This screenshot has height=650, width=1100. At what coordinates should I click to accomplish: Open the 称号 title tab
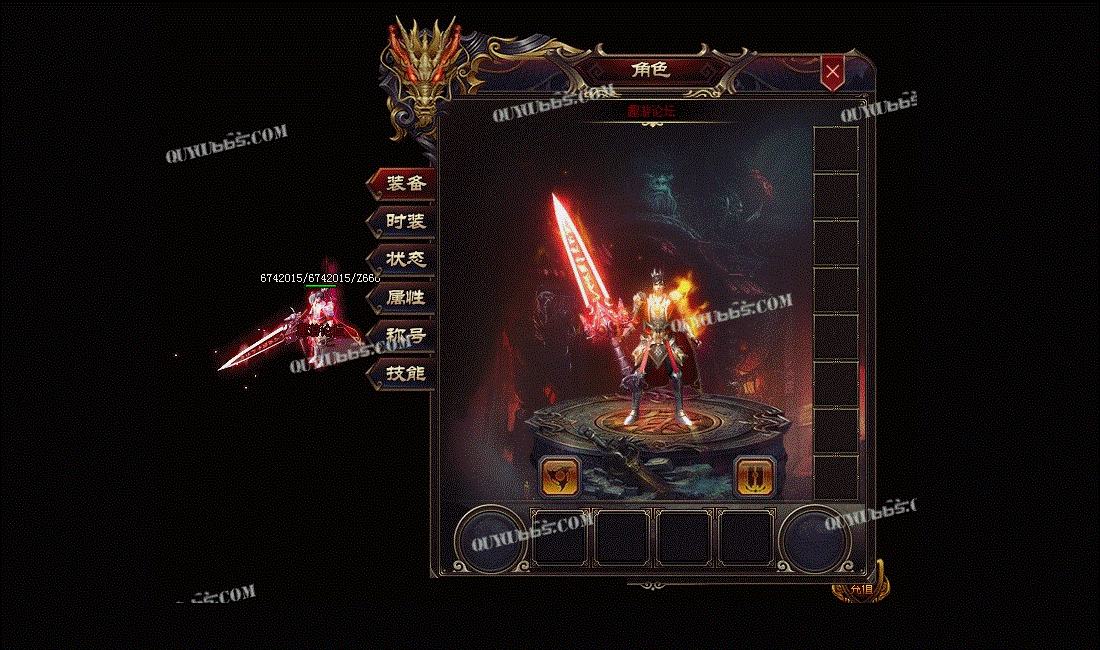point(403,335)
